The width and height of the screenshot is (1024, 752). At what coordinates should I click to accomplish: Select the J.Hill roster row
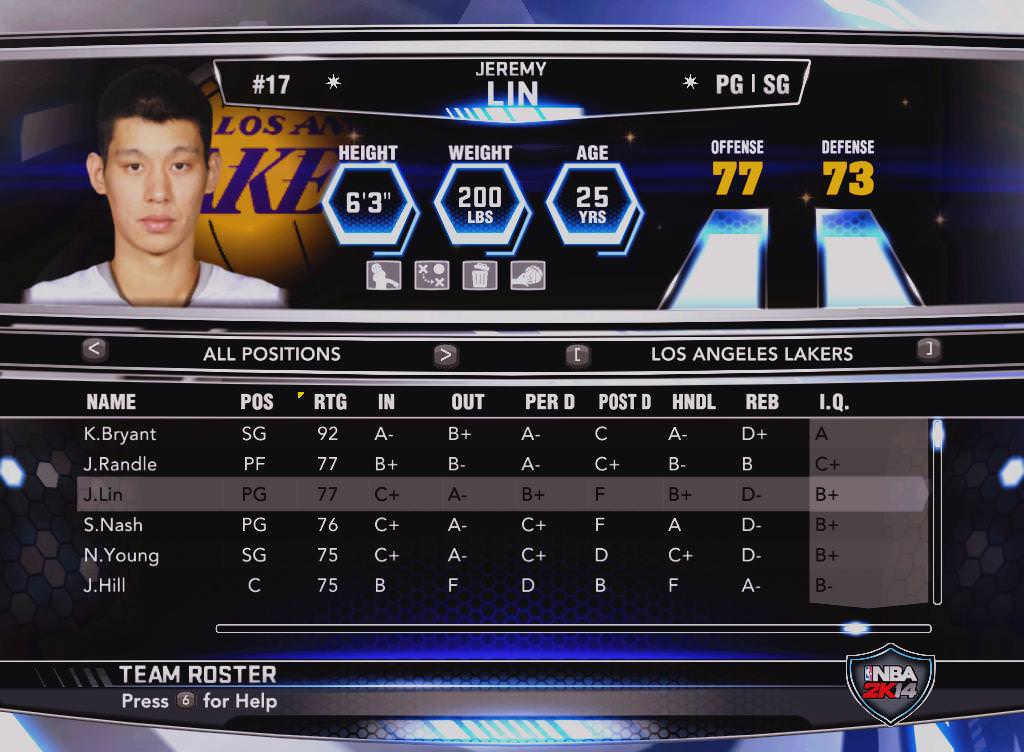105,586
